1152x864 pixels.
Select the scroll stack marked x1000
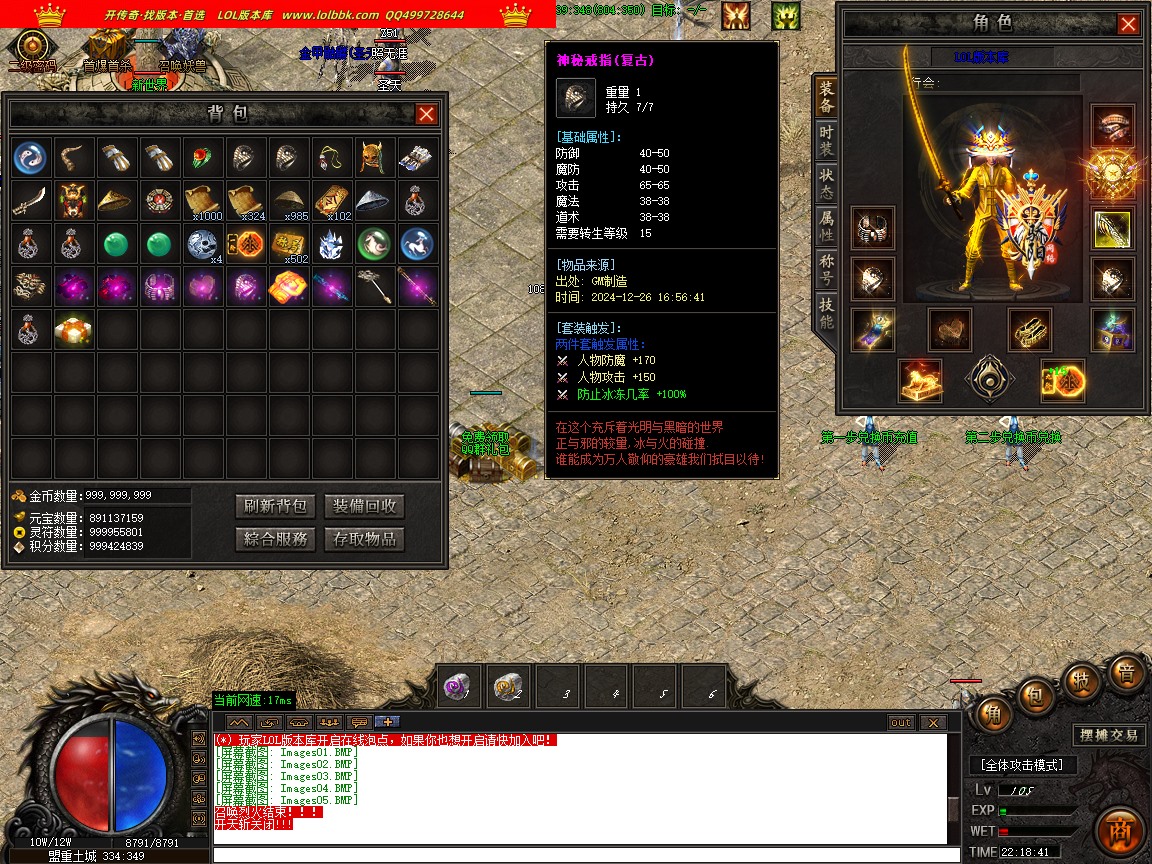point(203,200)
